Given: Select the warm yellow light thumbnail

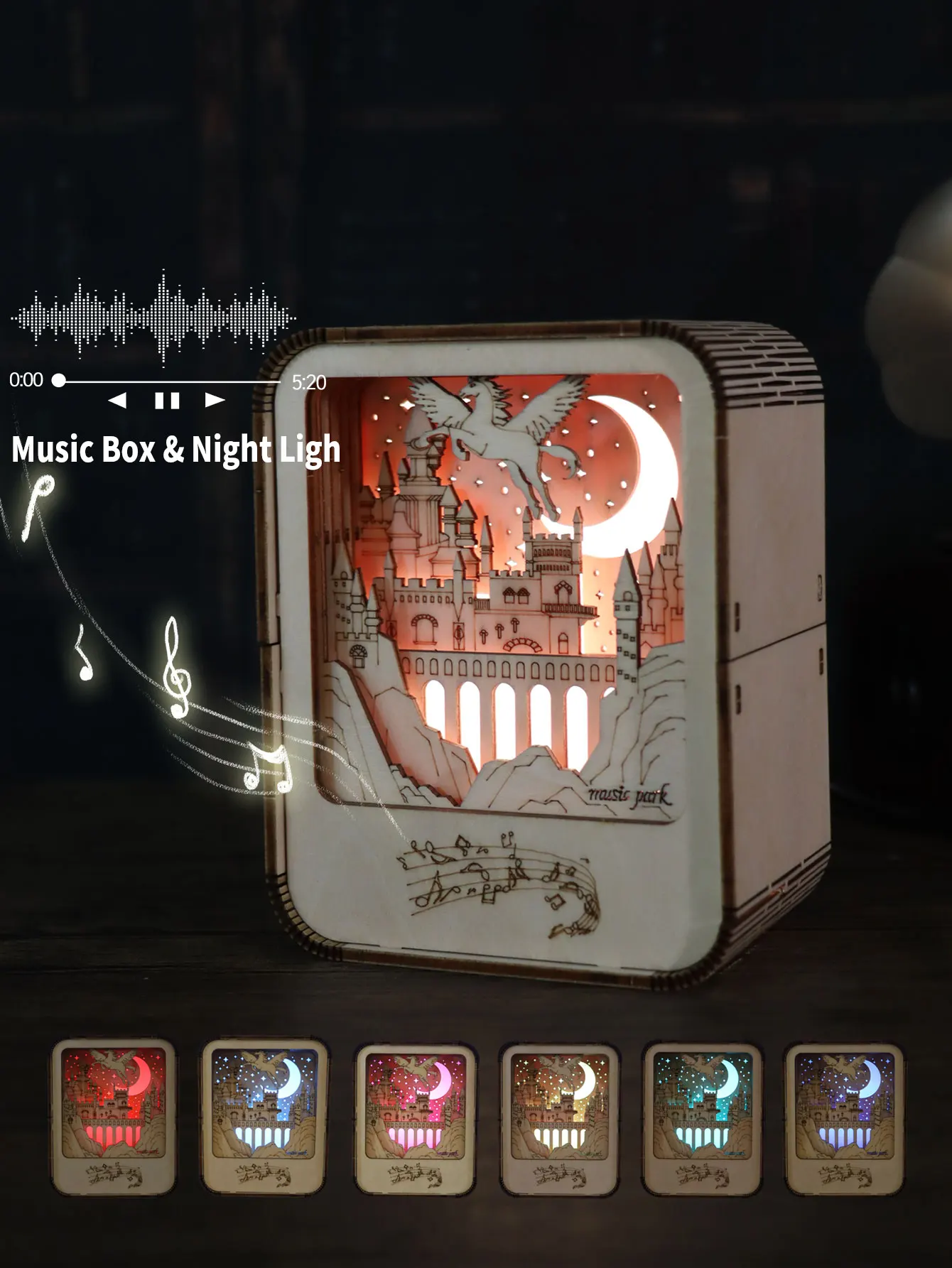Looking at the screenshot, I should tap(560, 1117).
